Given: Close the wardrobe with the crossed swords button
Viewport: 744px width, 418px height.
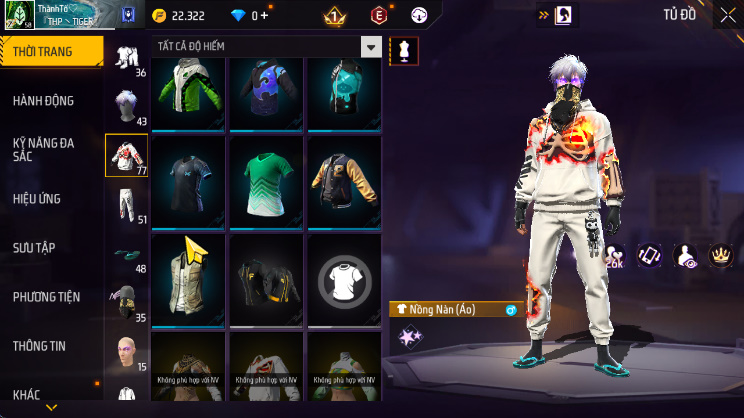Looking at the screenshot, I should (727, 15).
